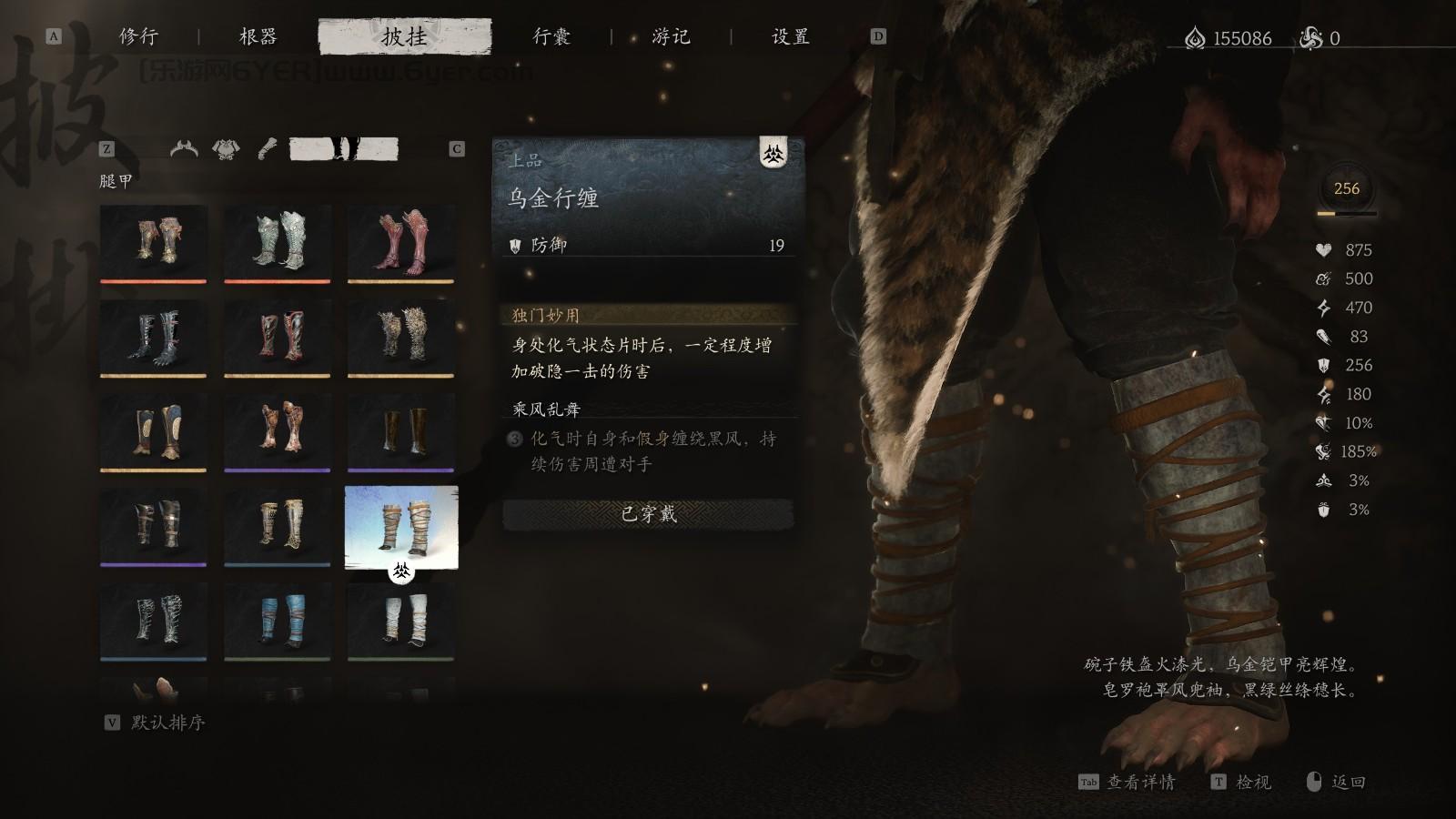Click the heart-shaped health stat icon
Viewport: 1456px width, 819px height.
tap(1324, 249)
